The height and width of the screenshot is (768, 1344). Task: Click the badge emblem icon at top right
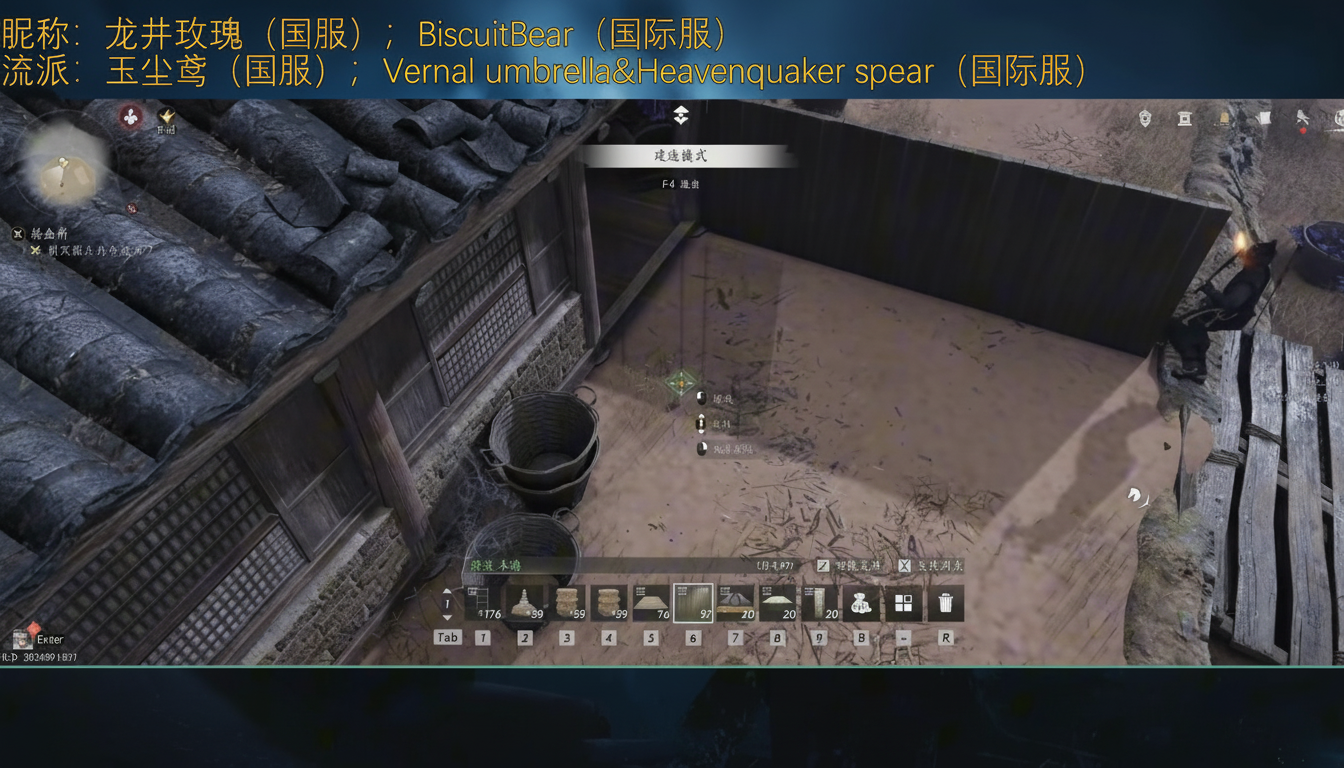coord(1144,117)
